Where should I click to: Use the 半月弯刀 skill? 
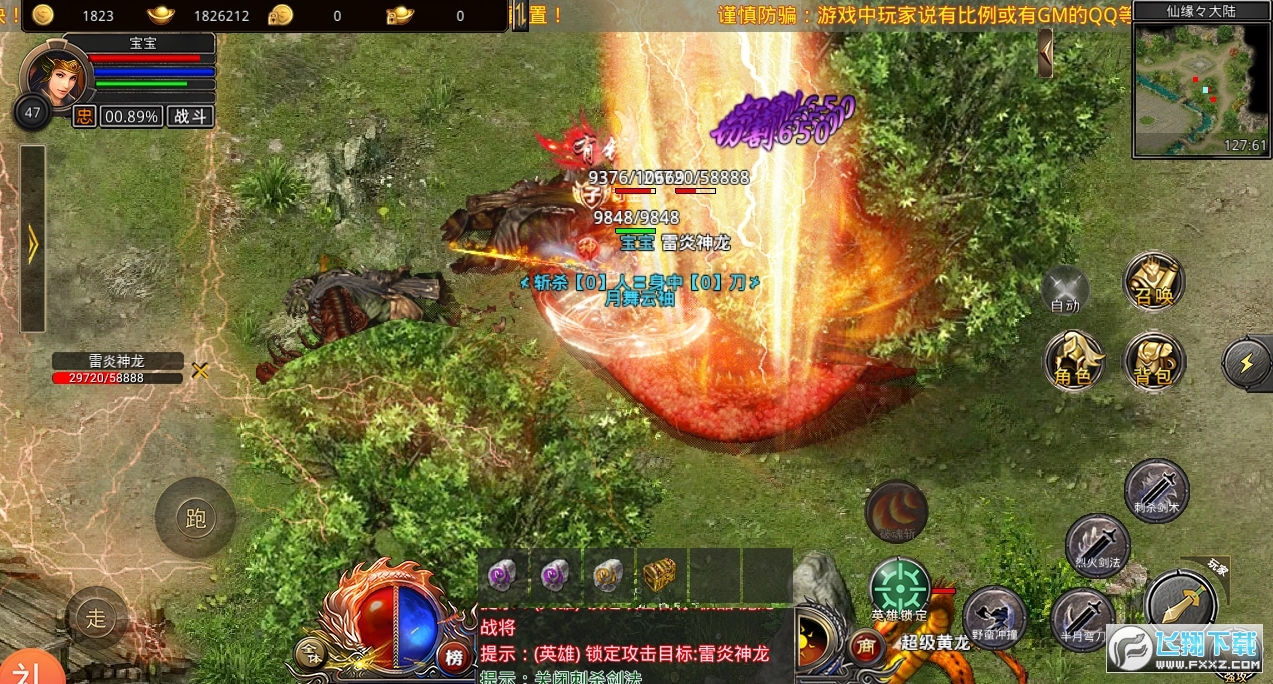1083,618
